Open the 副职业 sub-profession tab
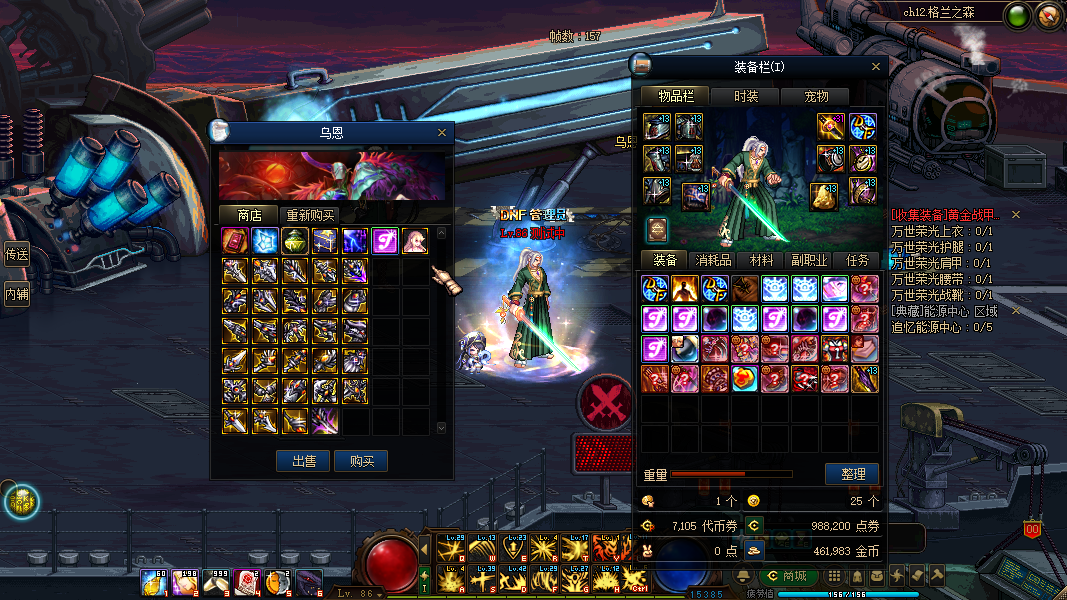Image resolution: width=1067 pixels, height=600 pixels. click(x=809, y=260)
